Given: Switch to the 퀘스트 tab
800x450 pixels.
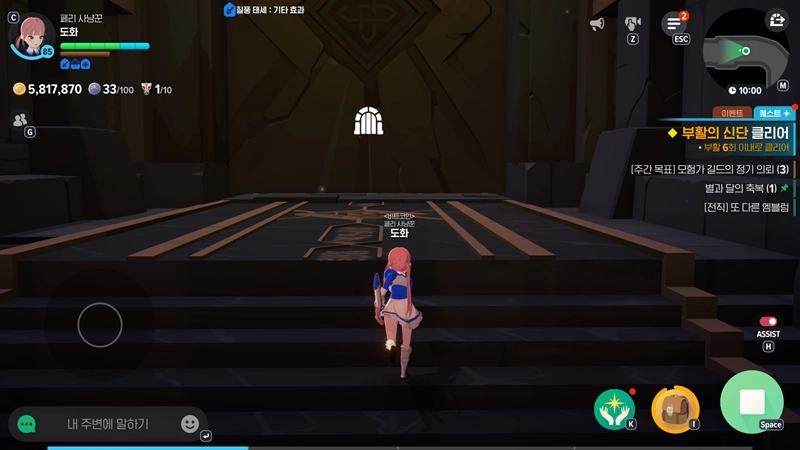Looking at the screenshot, I should pyautogui.click(x=773, y=113).
